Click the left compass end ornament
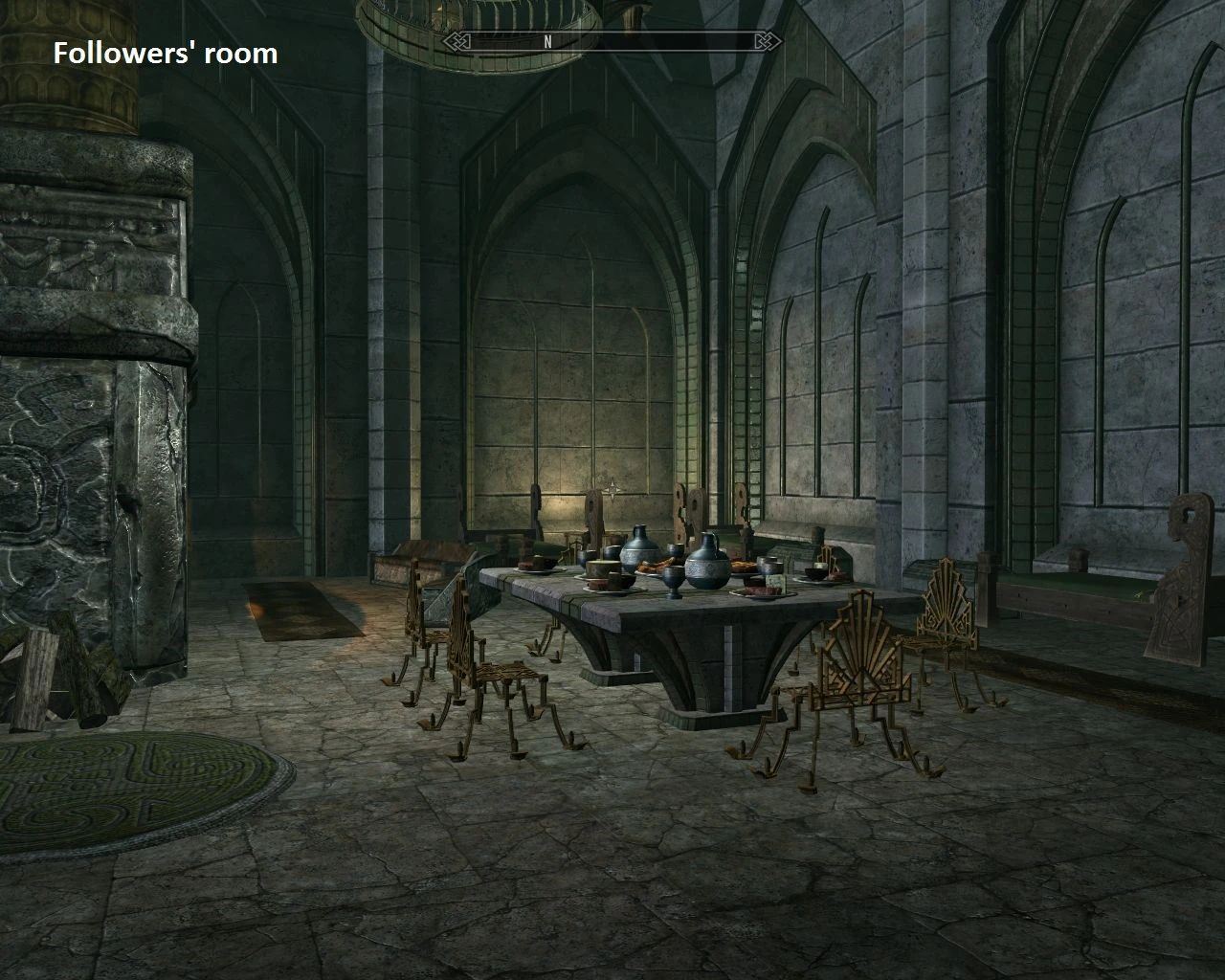This screenshot has width=1225, height=980. pyautogui.click(x=457, y=42)
